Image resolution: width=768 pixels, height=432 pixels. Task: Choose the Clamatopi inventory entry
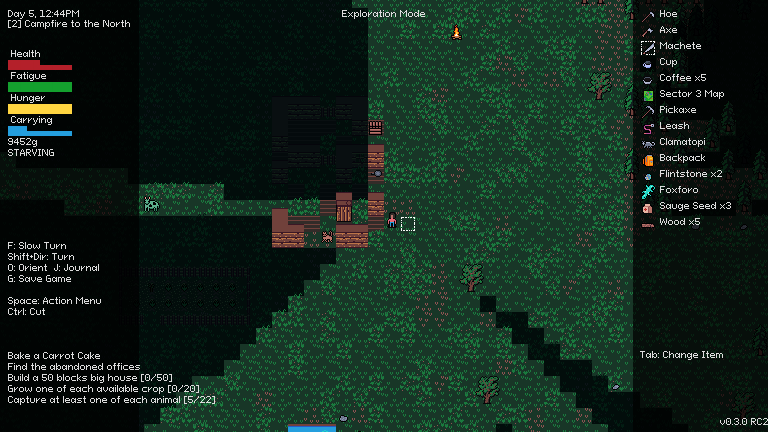[x=682, y=142]
